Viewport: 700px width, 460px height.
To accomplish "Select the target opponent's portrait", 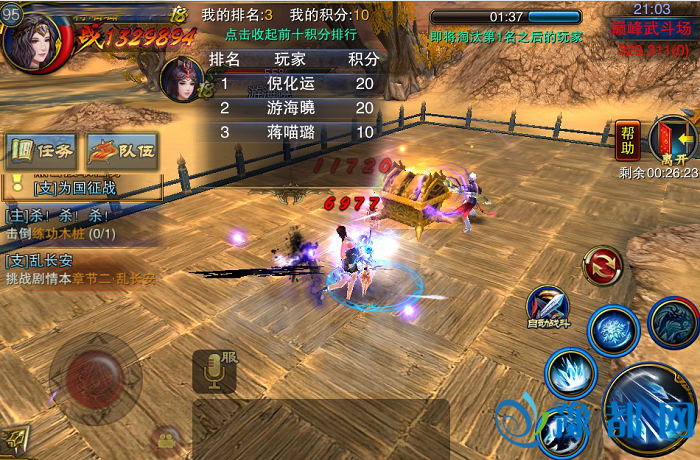I will coord(182,77).
